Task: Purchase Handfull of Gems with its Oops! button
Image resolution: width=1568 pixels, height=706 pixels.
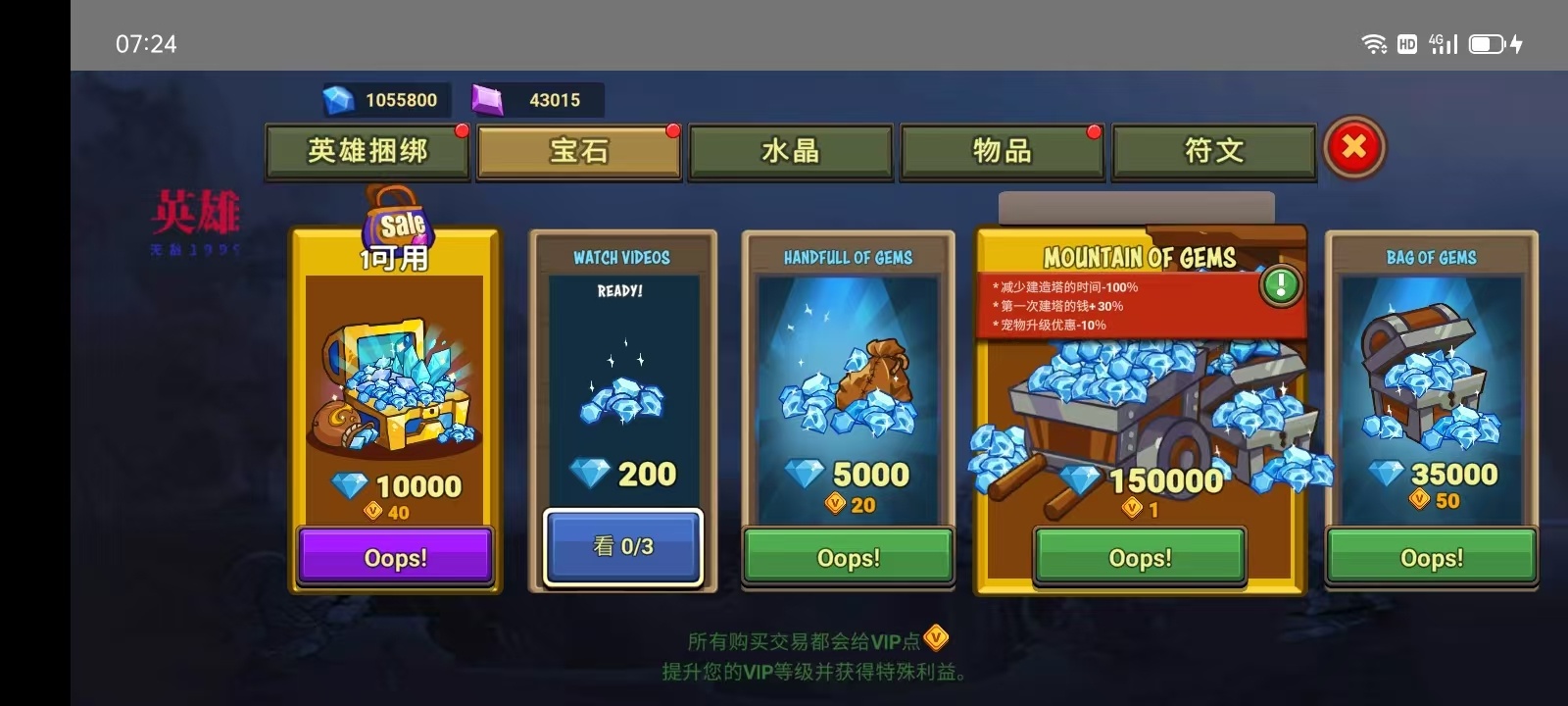Action: click(x=849, y=557)
